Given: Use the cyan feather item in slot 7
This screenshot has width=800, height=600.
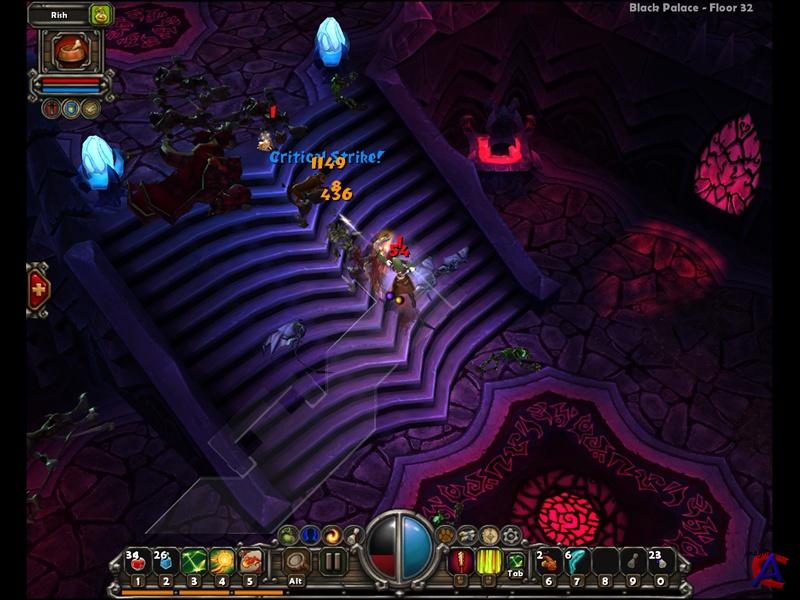Looking at the screenshot, I should tap(576, 561).
